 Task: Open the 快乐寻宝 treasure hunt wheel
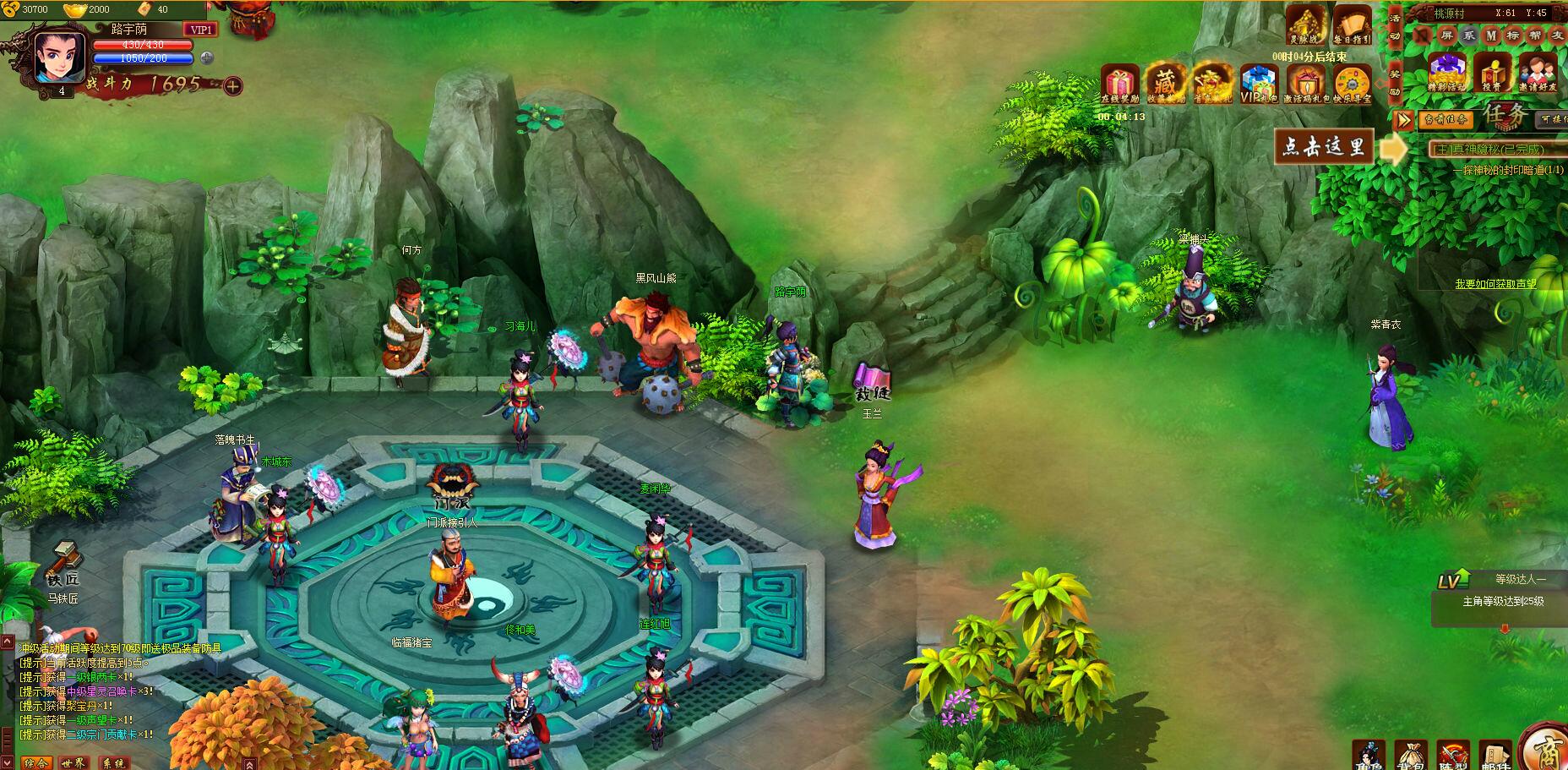click(x=1352, y=84)
